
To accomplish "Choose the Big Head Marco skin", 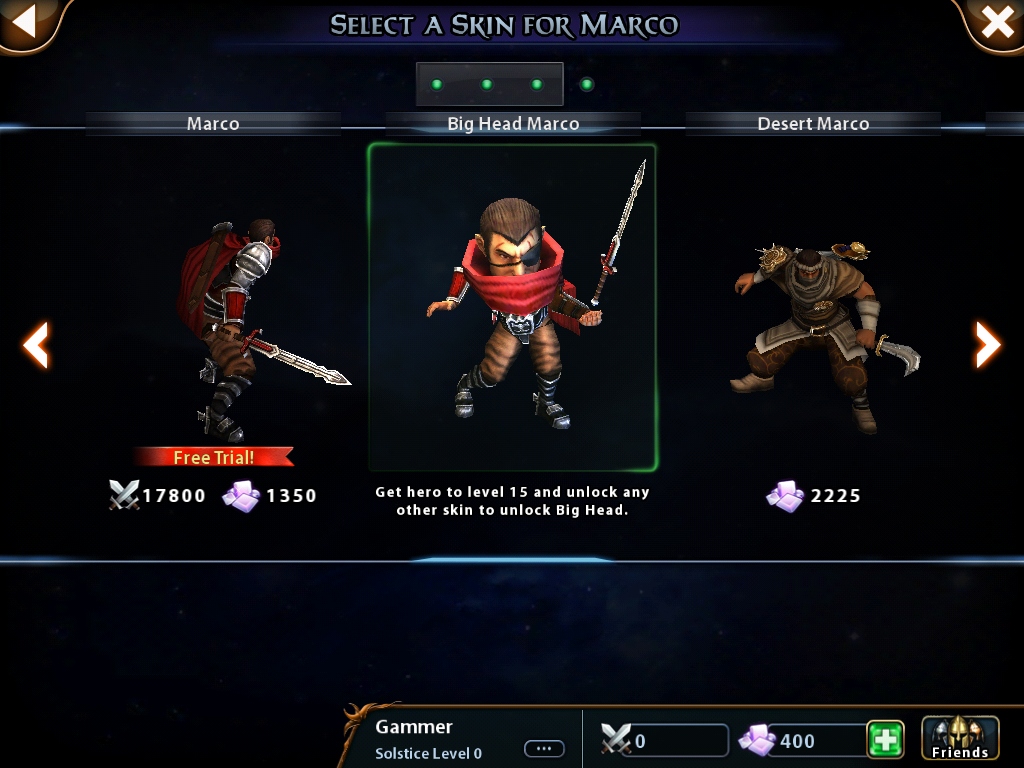I will tap(512, 305).
